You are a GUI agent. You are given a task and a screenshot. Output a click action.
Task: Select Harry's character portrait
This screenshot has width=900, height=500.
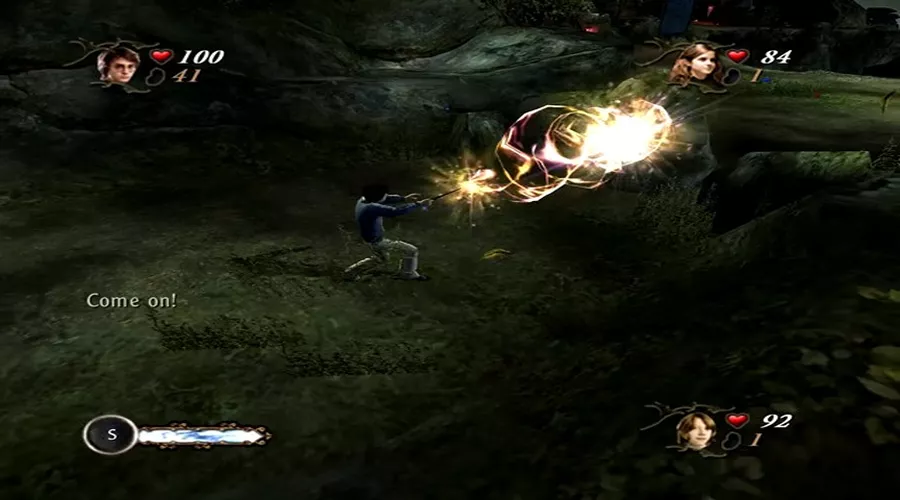118,63
